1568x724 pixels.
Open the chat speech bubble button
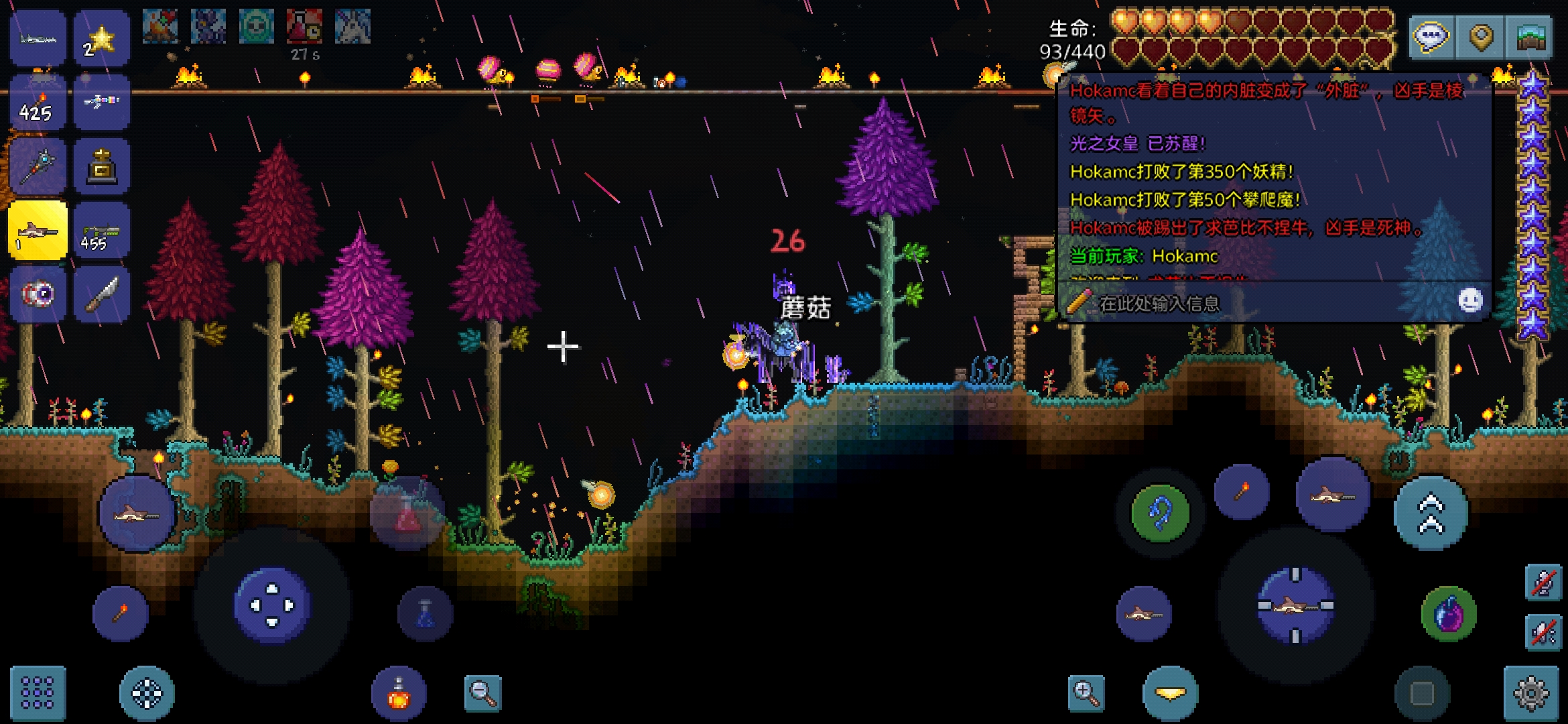click(1431, 37)
